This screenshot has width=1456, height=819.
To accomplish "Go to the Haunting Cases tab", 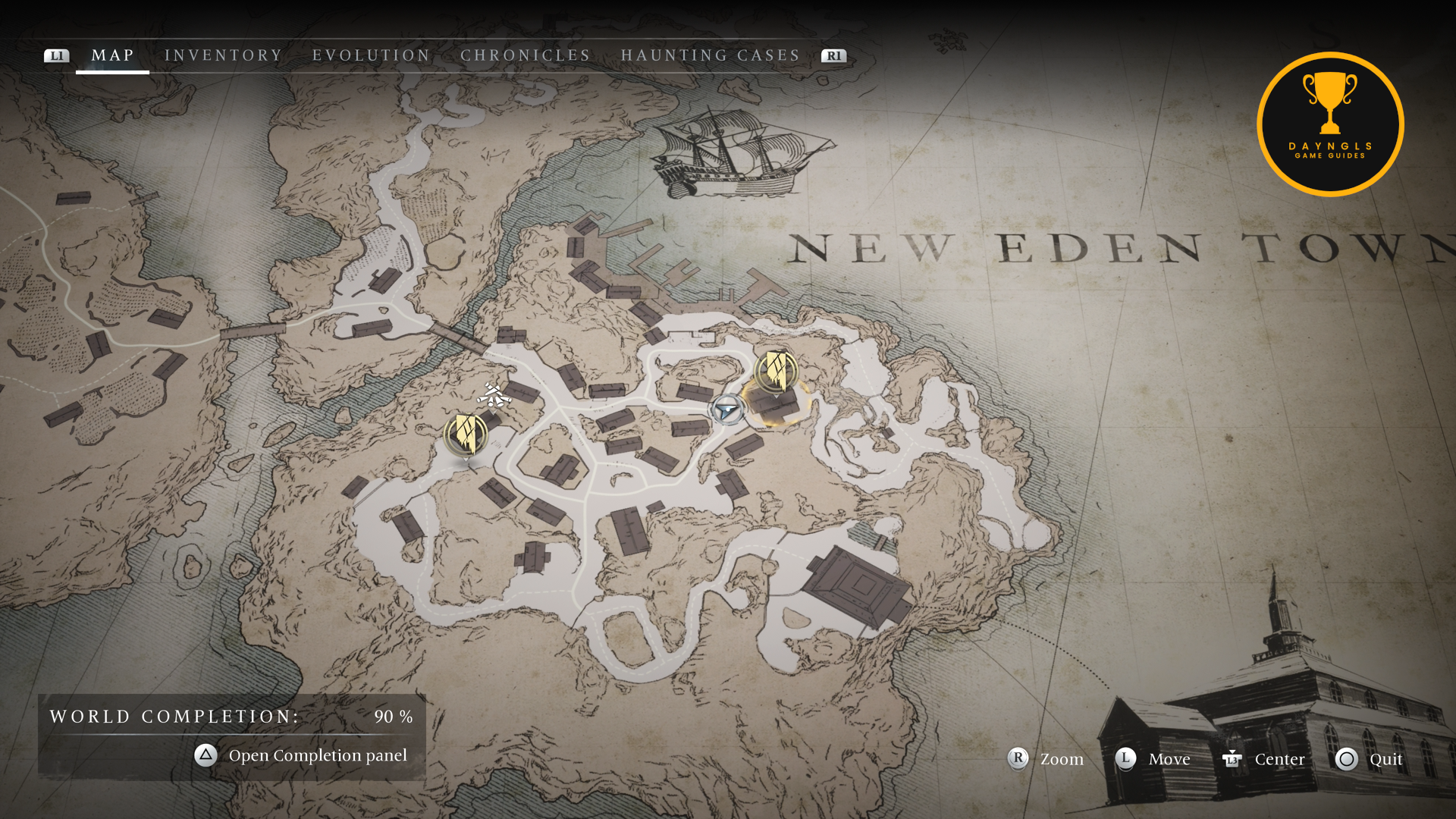I will pyautogui.click(x=711, y=55).
